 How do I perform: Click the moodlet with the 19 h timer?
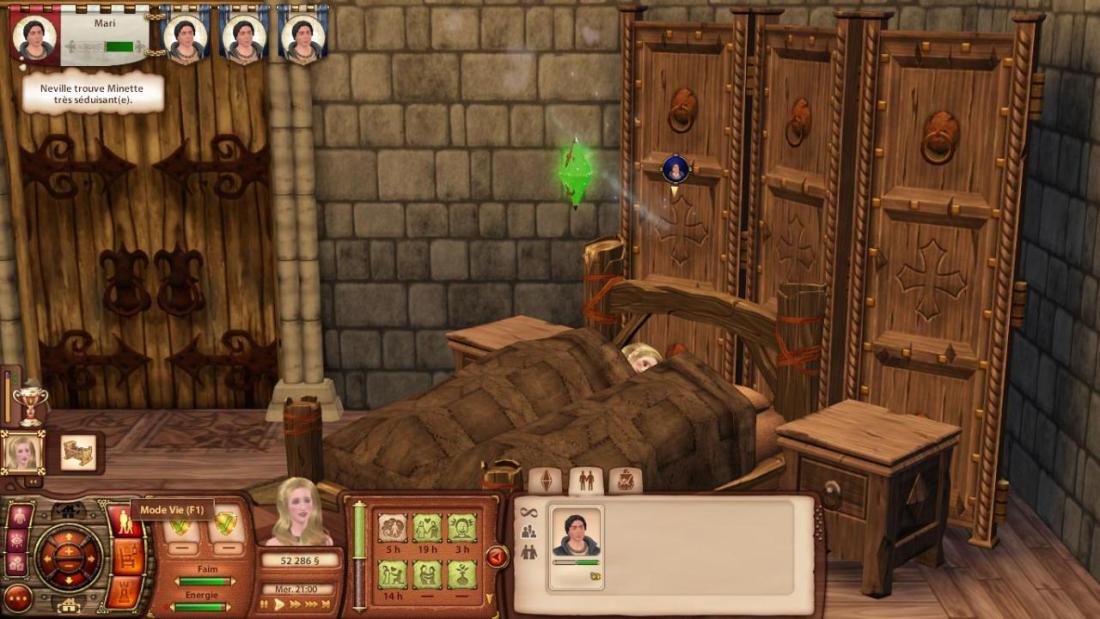pyautogui.click(x=428, y=528)
